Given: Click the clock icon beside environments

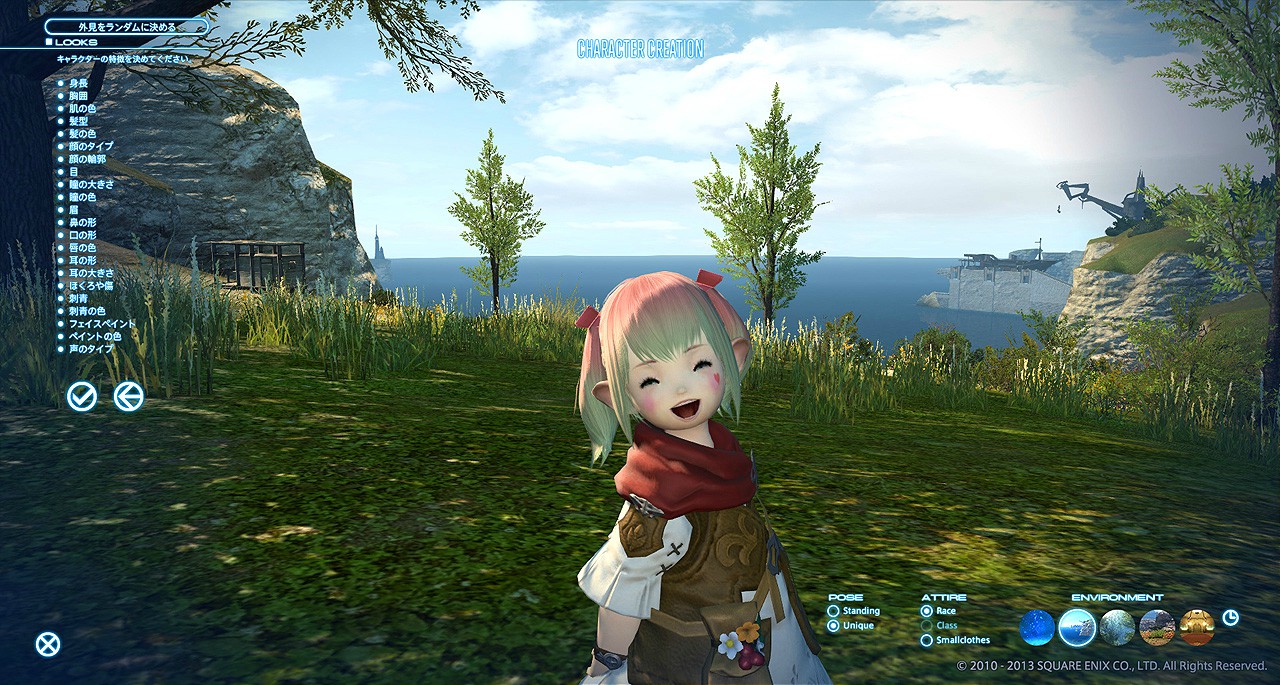Looking at the screenshot, I should (1230, 617).
